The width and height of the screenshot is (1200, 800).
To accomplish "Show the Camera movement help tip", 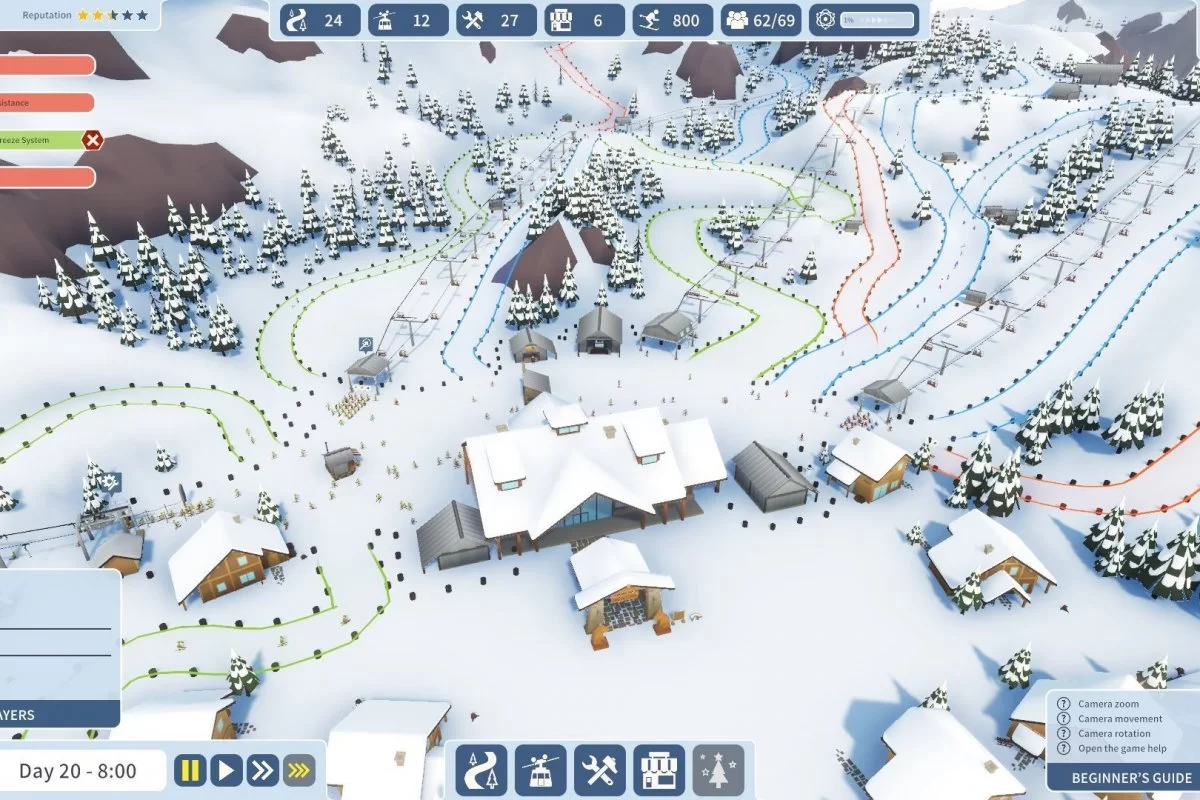I will click(x=1119, y=719).
